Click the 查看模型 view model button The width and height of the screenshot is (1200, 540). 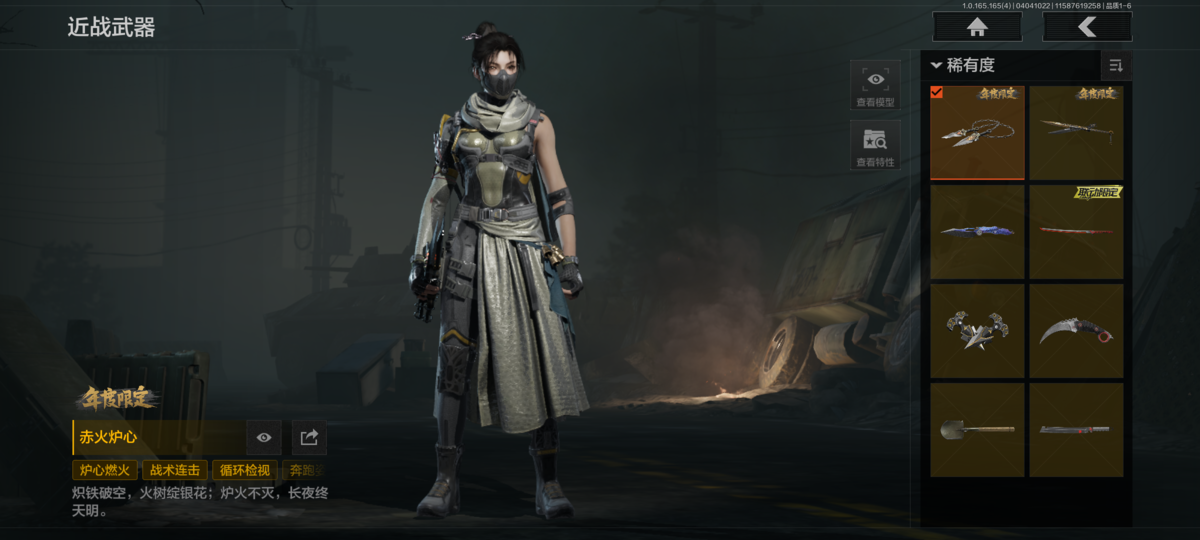pyautogui.click(x=875, y=85)
